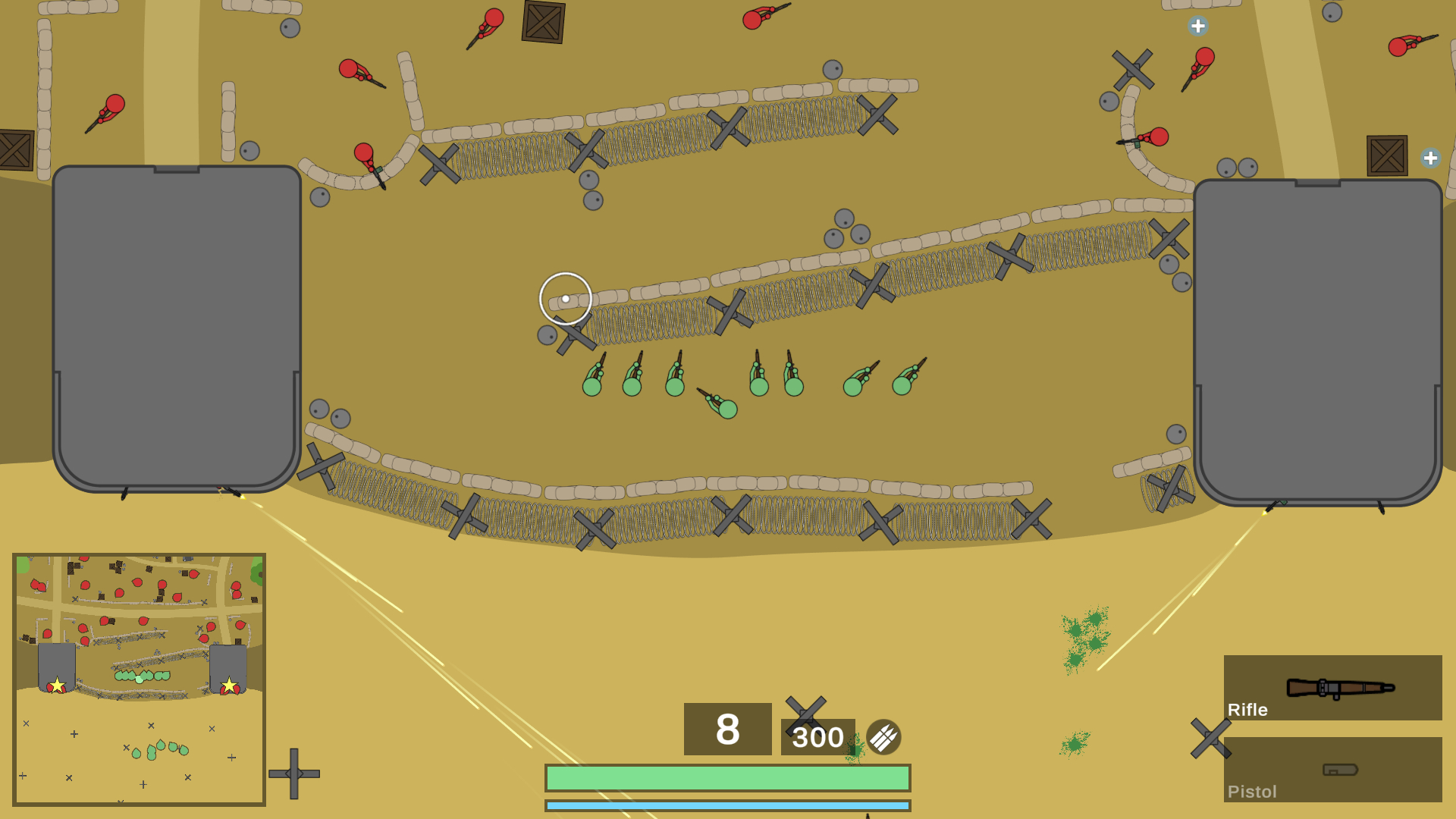Switch to the Pistol weapon slot

point(1332,770)
